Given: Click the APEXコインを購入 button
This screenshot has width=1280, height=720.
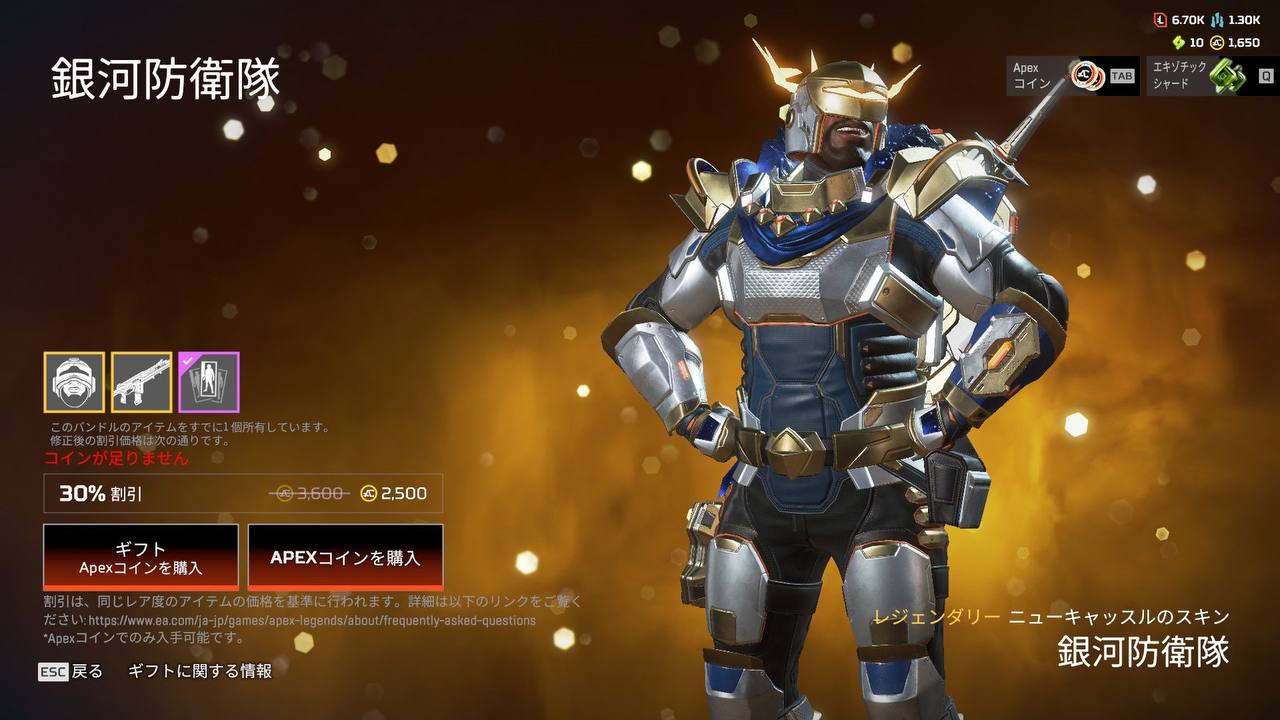Looking at the screenshot, I should pyautogui.click(x=345, y=557).
